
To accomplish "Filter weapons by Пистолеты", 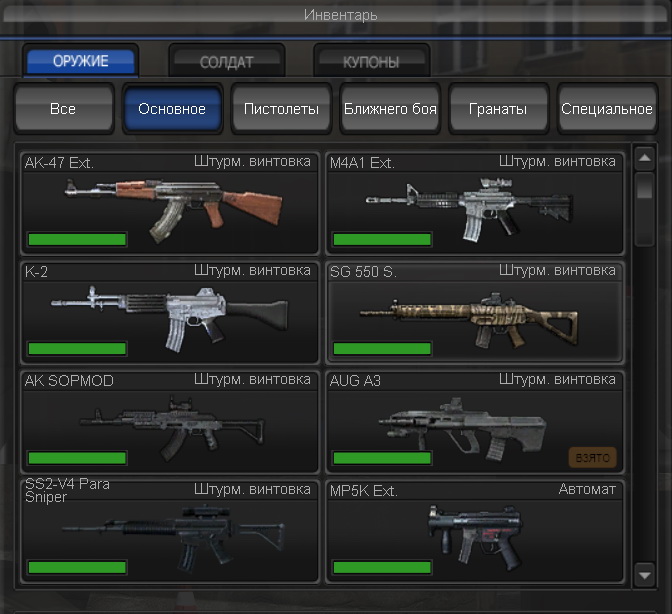I will pyautogui.click(x=281, y=109).
